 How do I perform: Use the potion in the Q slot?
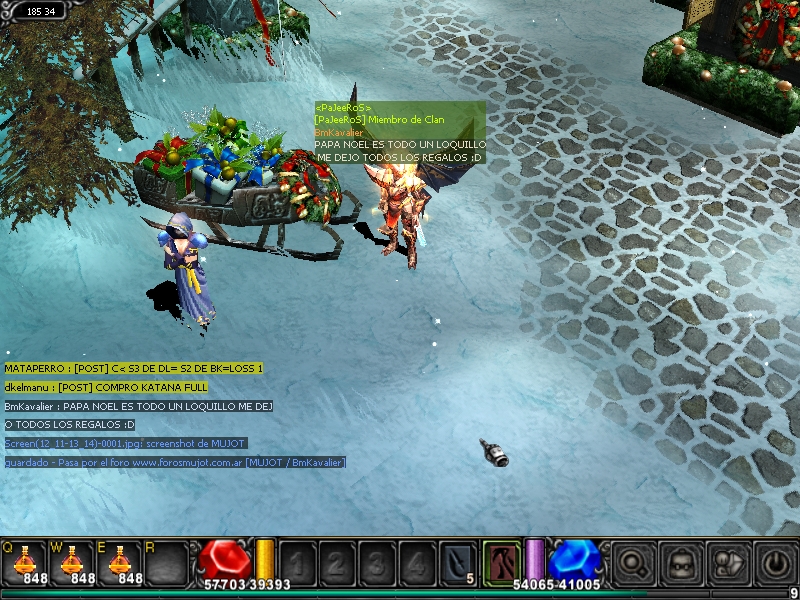click(24, 562)
